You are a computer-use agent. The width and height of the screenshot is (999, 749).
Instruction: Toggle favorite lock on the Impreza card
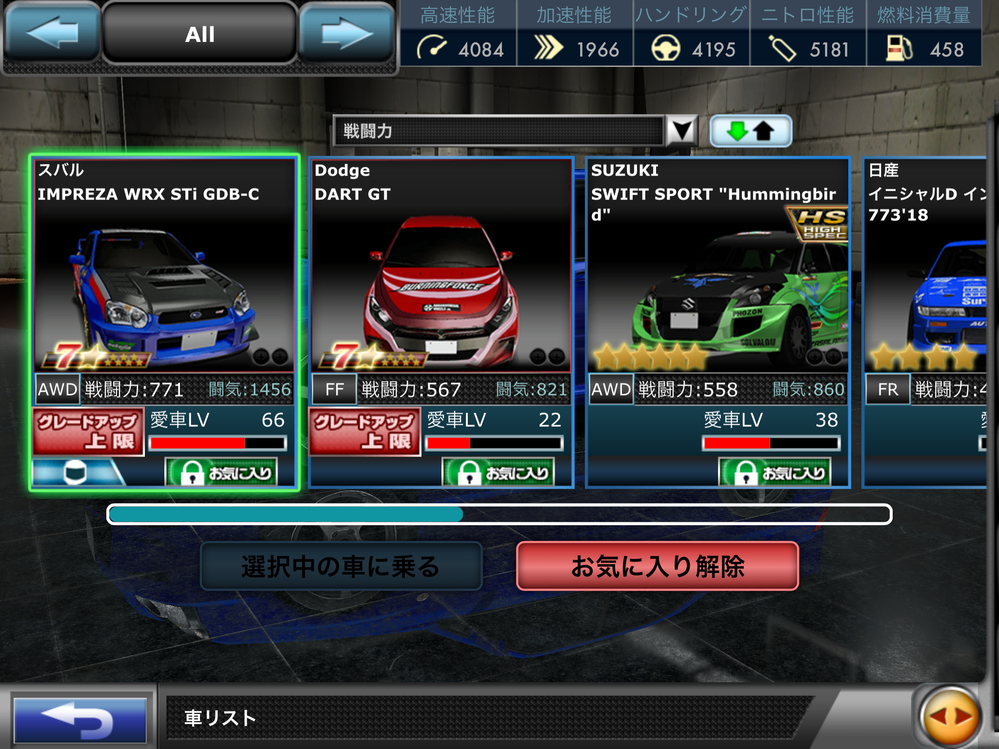click(x=221, y=471)
